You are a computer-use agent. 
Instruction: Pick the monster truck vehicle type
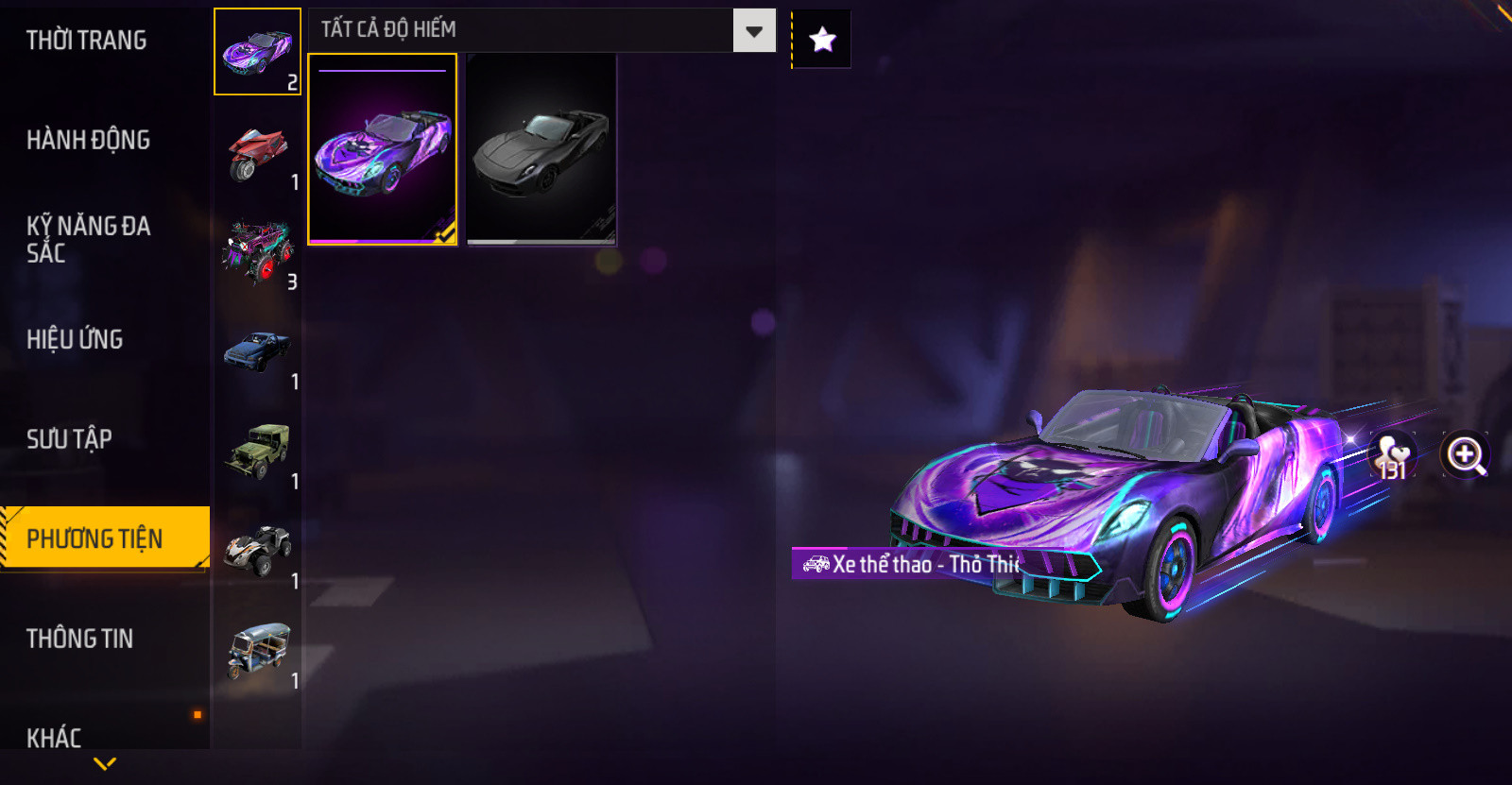(x=257, y=252)
